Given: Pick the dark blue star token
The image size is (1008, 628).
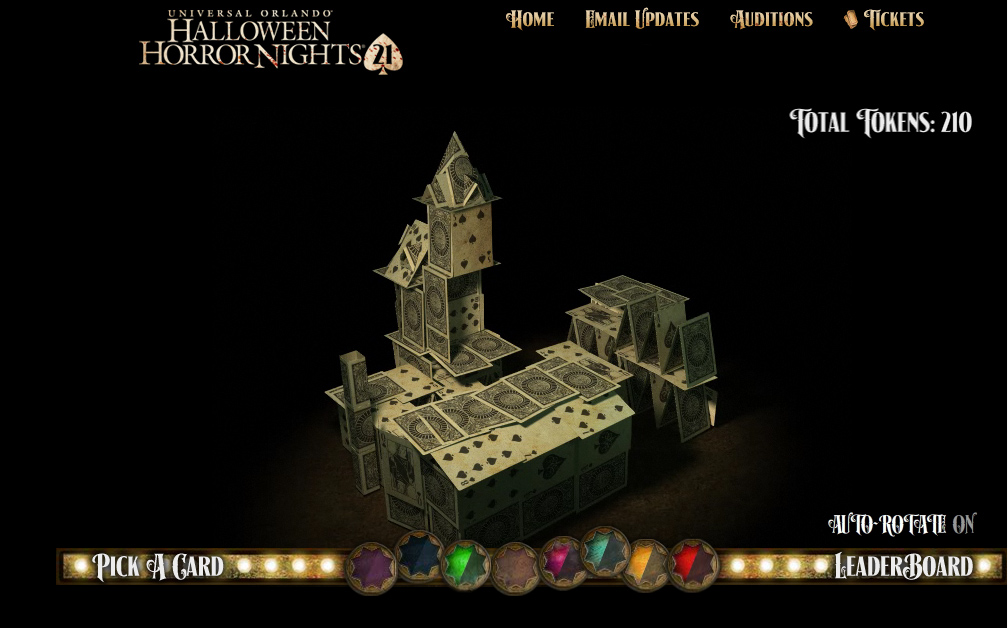Looking at the screenshot, I should click(419, 555).
